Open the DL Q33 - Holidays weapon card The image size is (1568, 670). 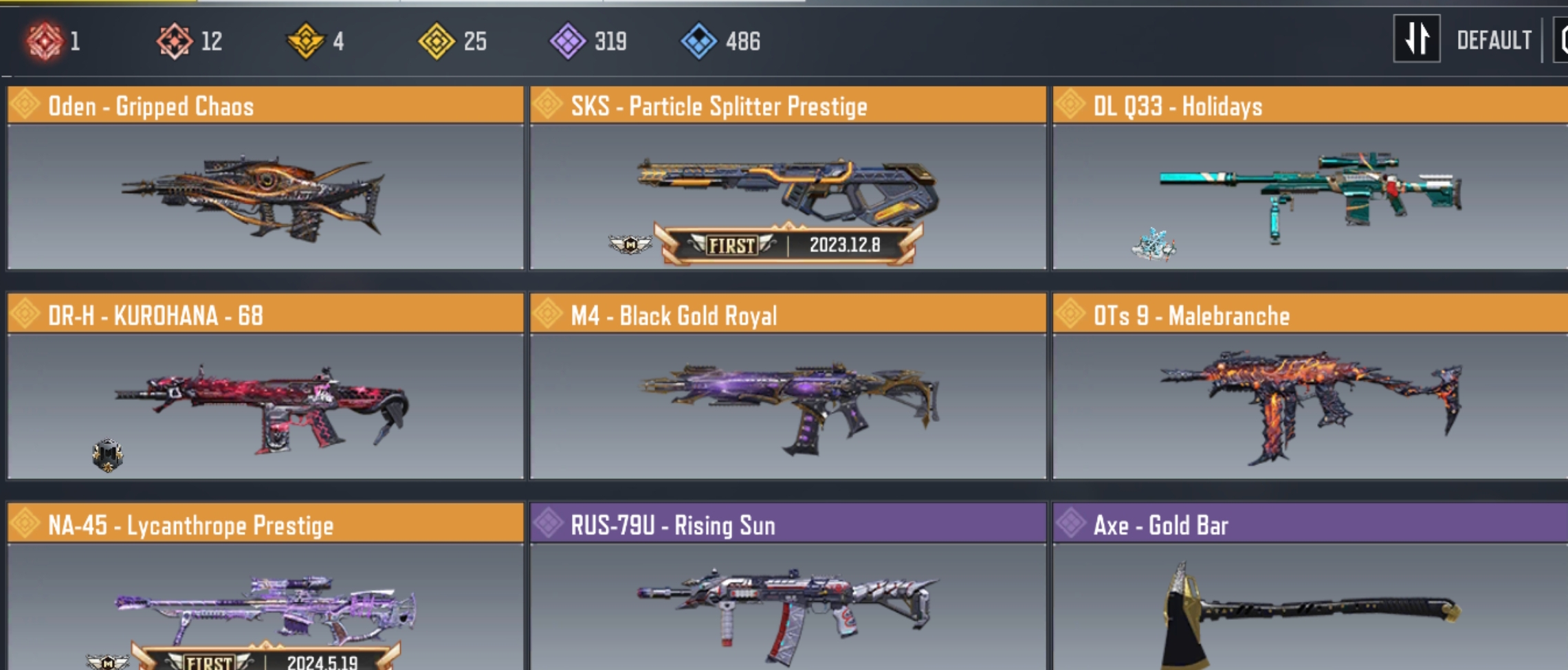click(x=1310, y=179)
